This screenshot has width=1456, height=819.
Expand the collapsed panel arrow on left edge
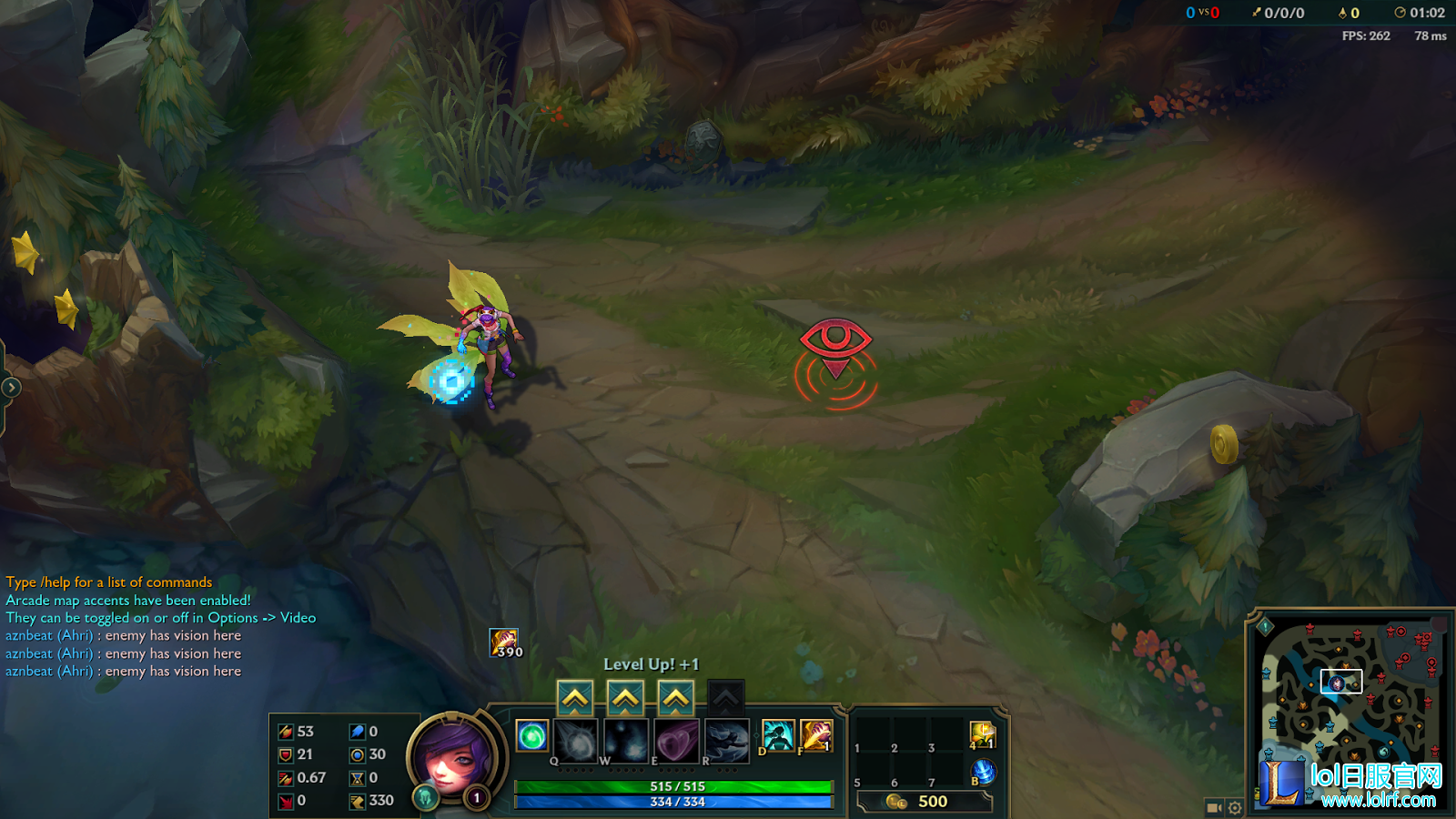(x=10, y=386)
